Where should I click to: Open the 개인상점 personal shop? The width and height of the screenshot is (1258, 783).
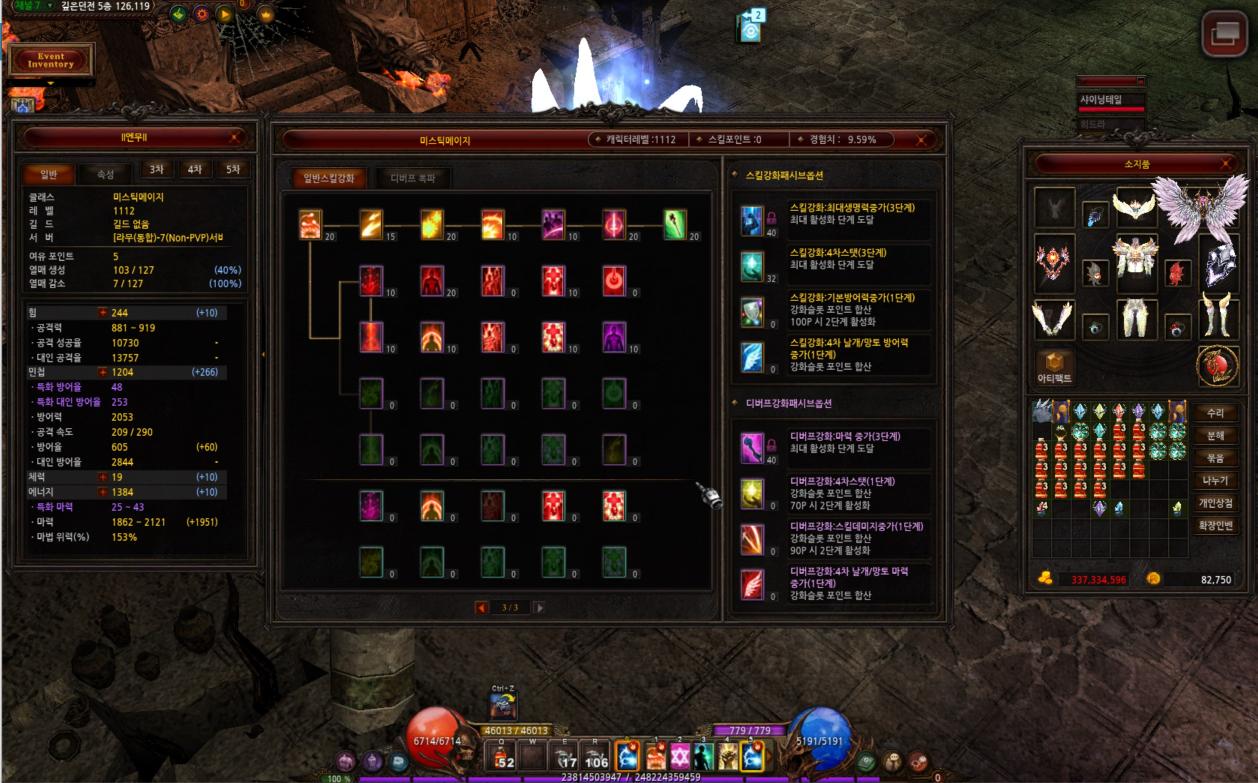[x=1215, y=503]
